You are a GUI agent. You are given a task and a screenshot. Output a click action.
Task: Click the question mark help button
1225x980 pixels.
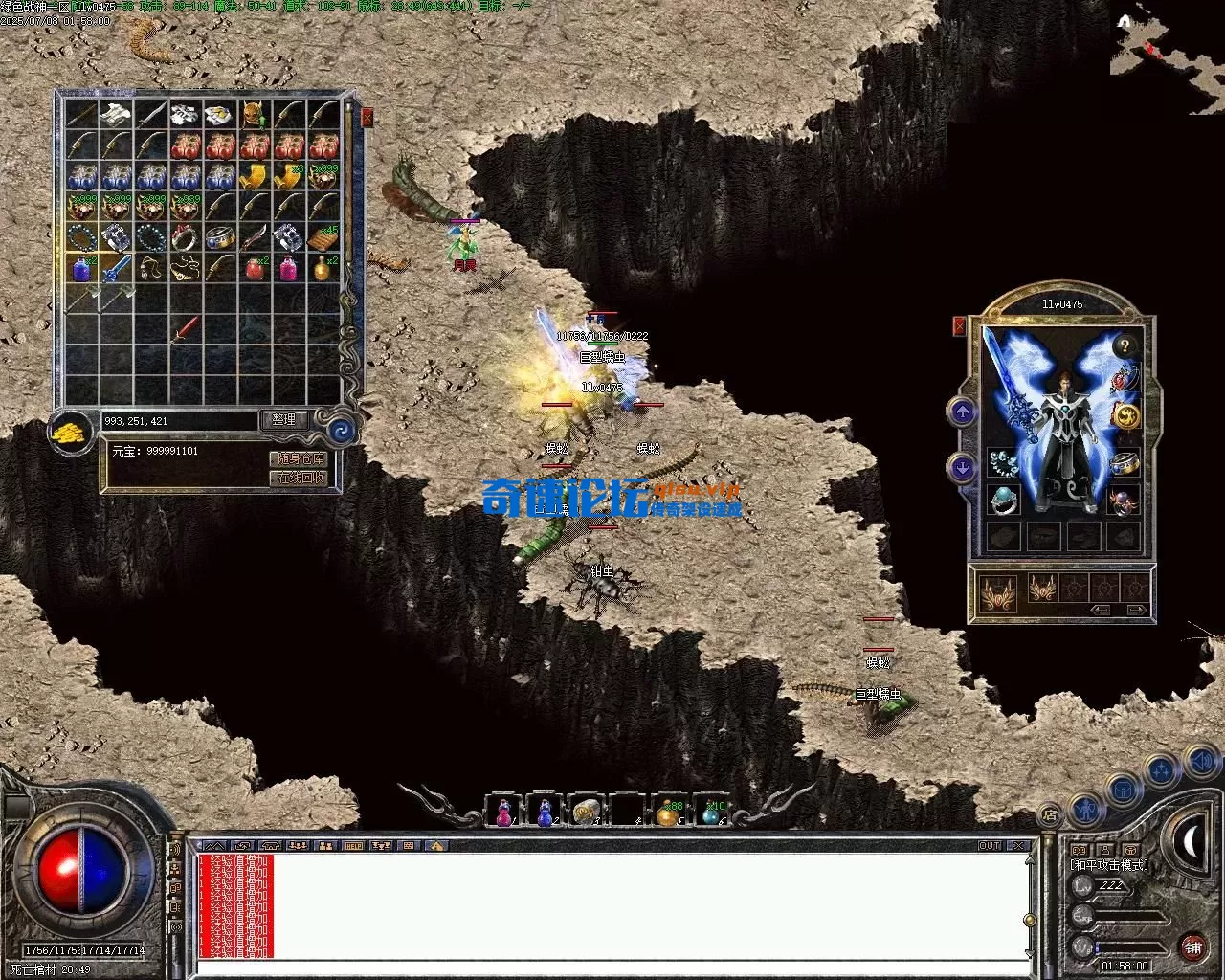point(1126,346)
